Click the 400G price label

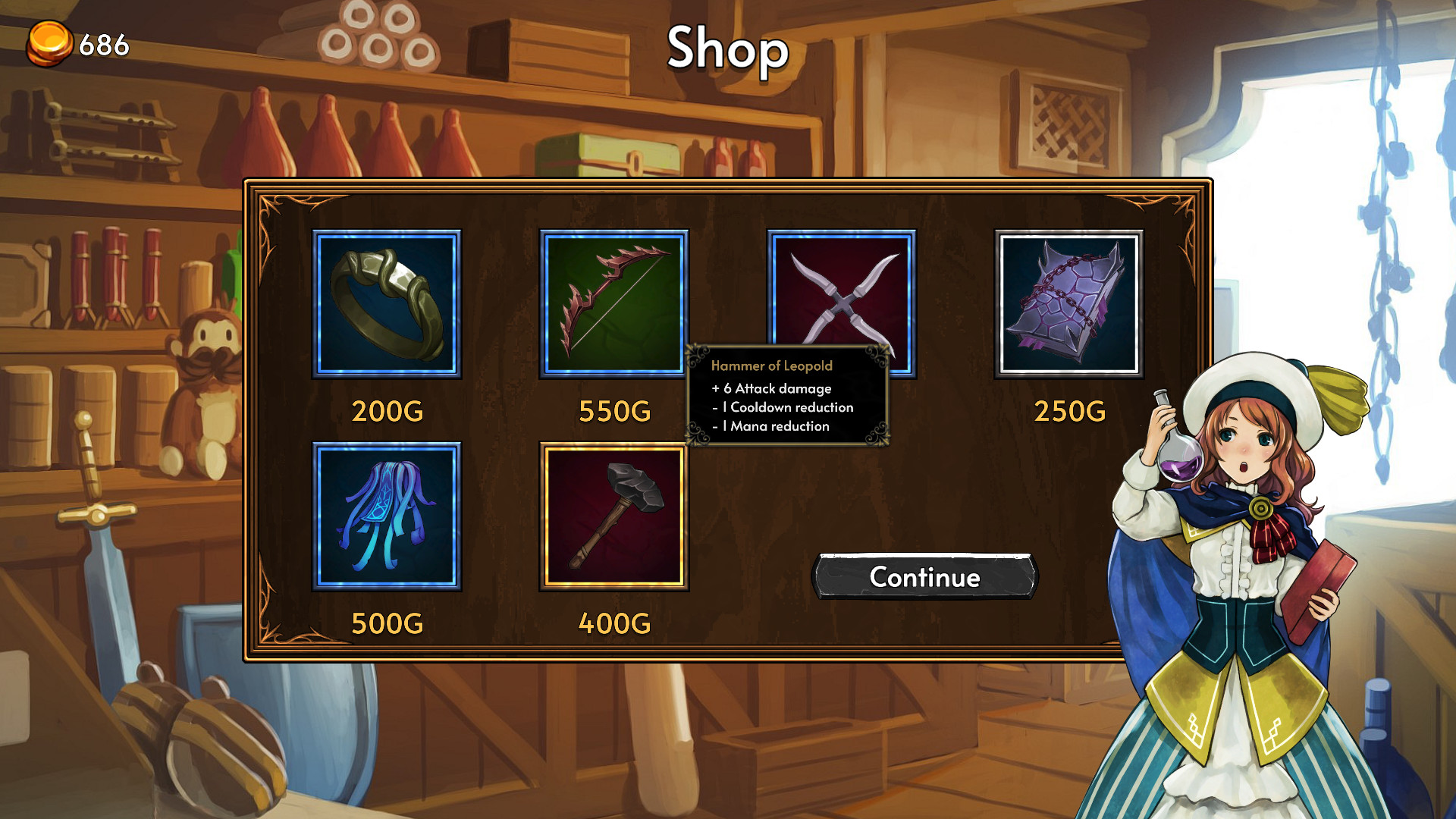[614, 623]
